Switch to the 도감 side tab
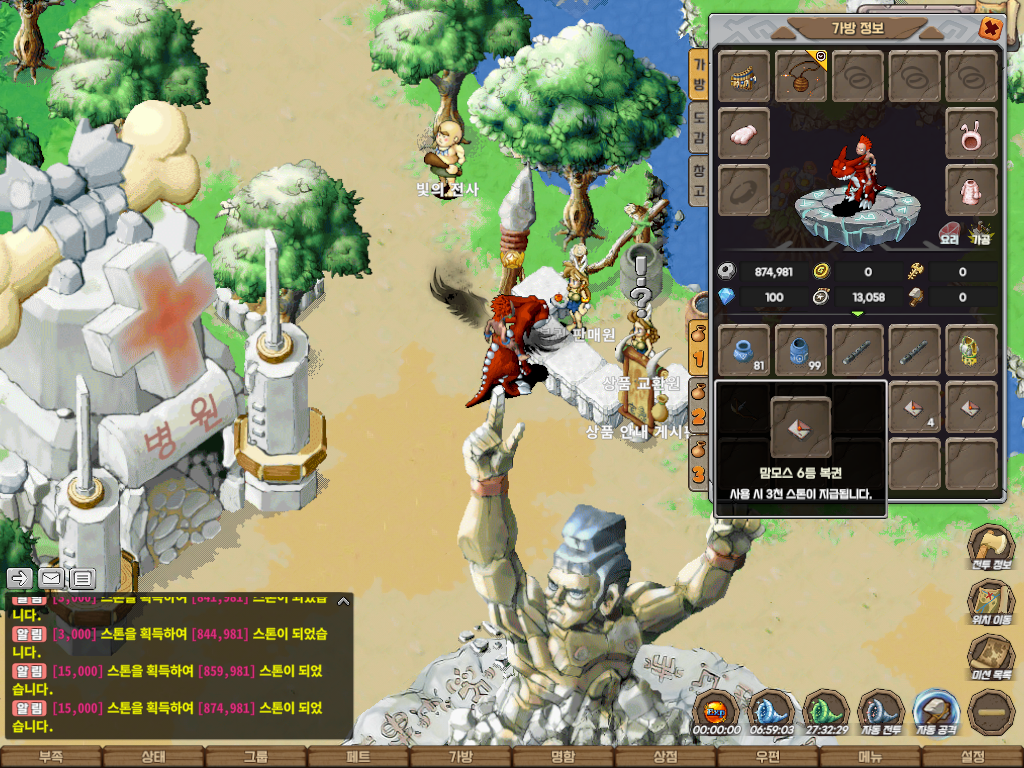1024x768 pixels. [699, 125]
